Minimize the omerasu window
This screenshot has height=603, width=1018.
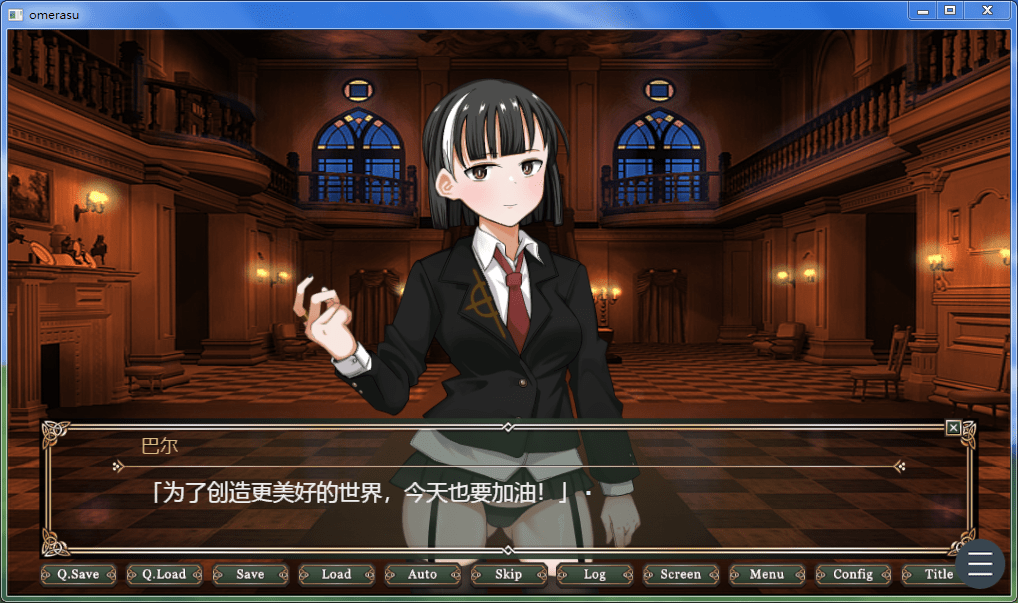(923, 10)
